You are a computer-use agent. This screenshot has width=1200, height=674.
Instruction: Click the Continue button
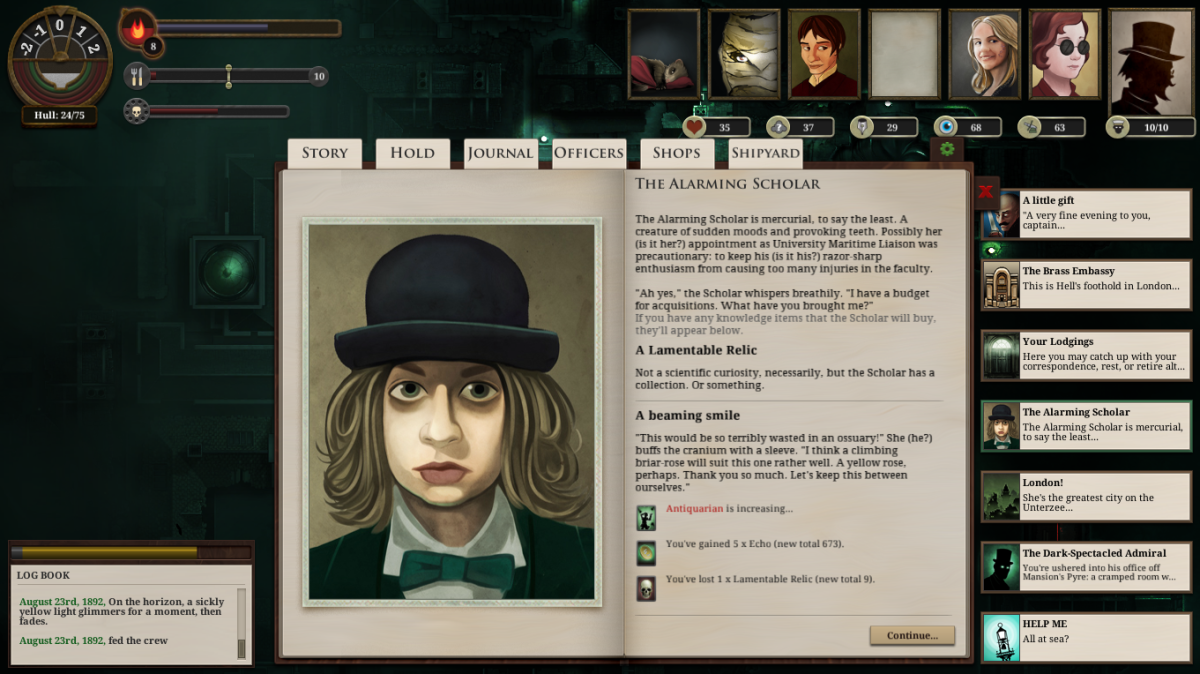click(x=912, y=635)
